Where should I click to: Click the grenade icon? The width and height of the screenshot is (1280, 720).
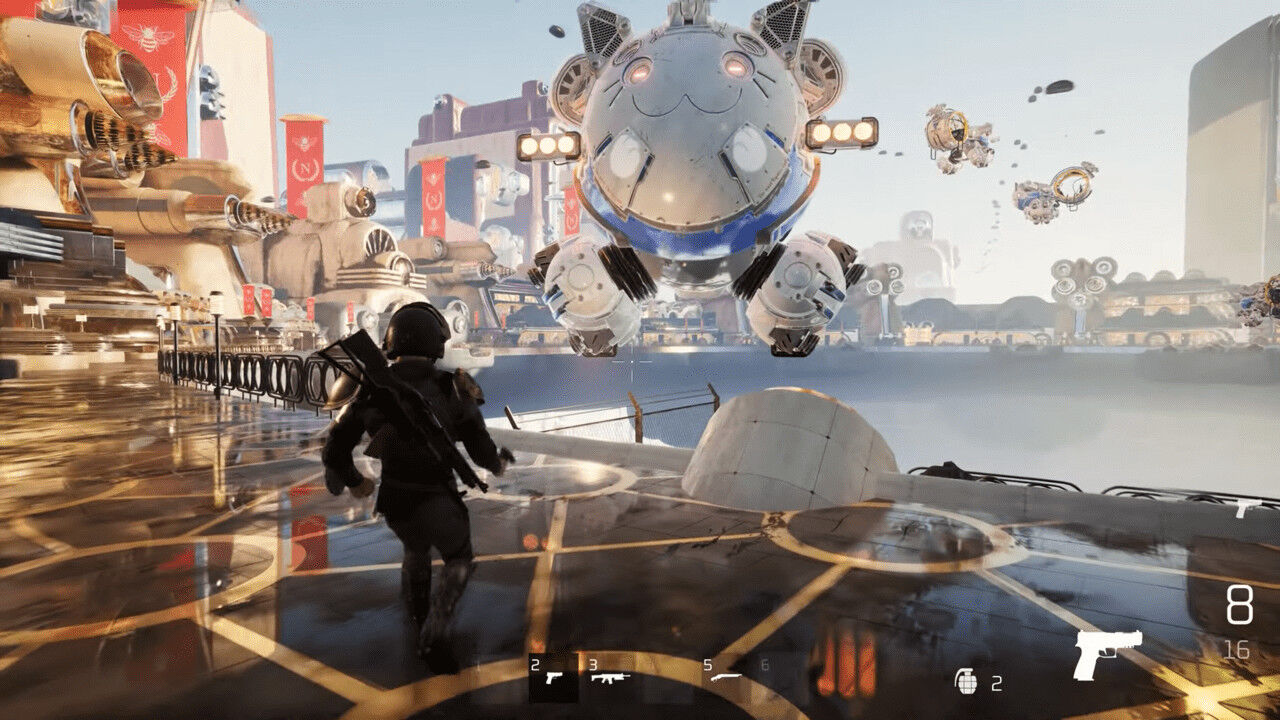pos(966,681)
